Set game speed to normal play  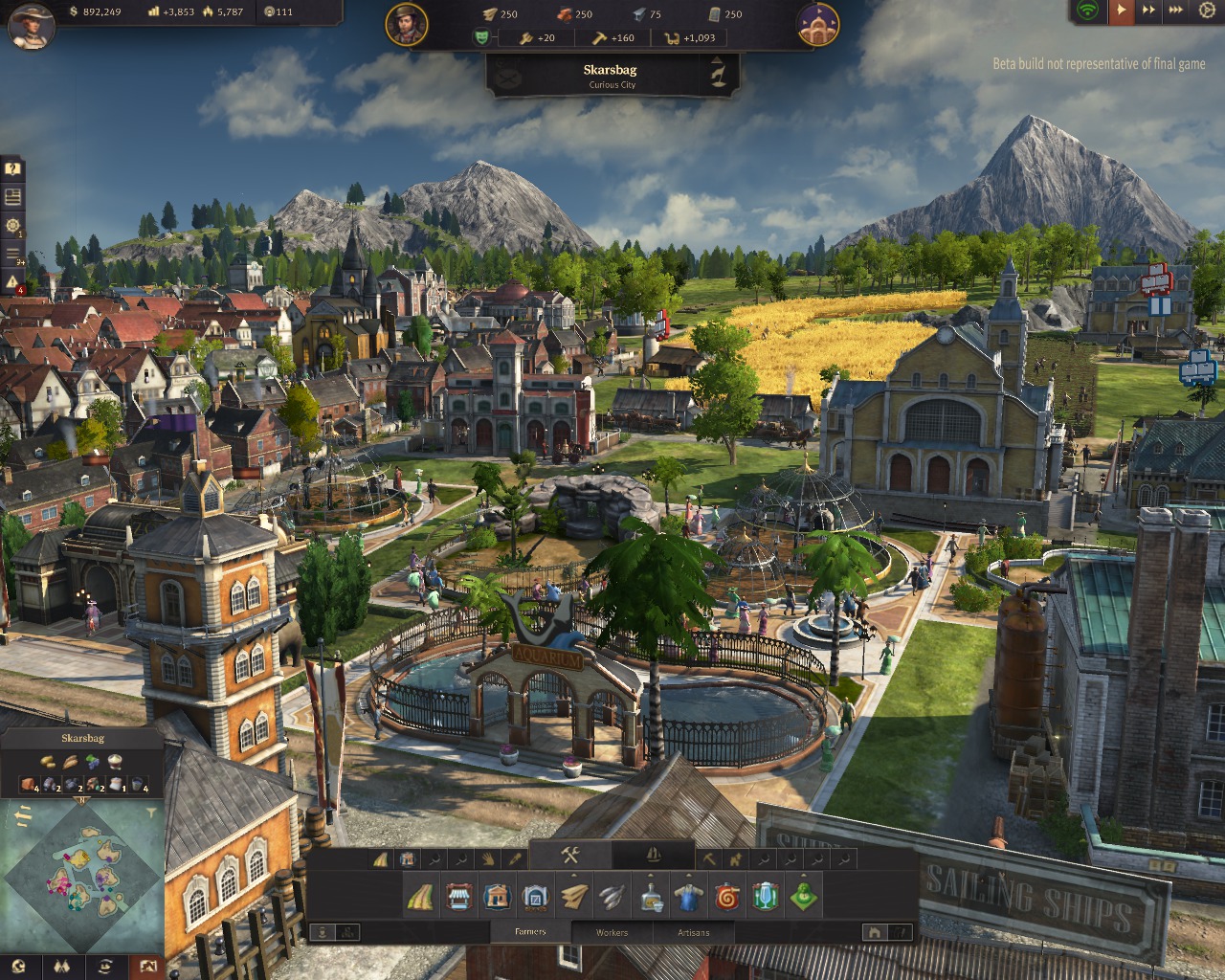(x=1121, y=11)
